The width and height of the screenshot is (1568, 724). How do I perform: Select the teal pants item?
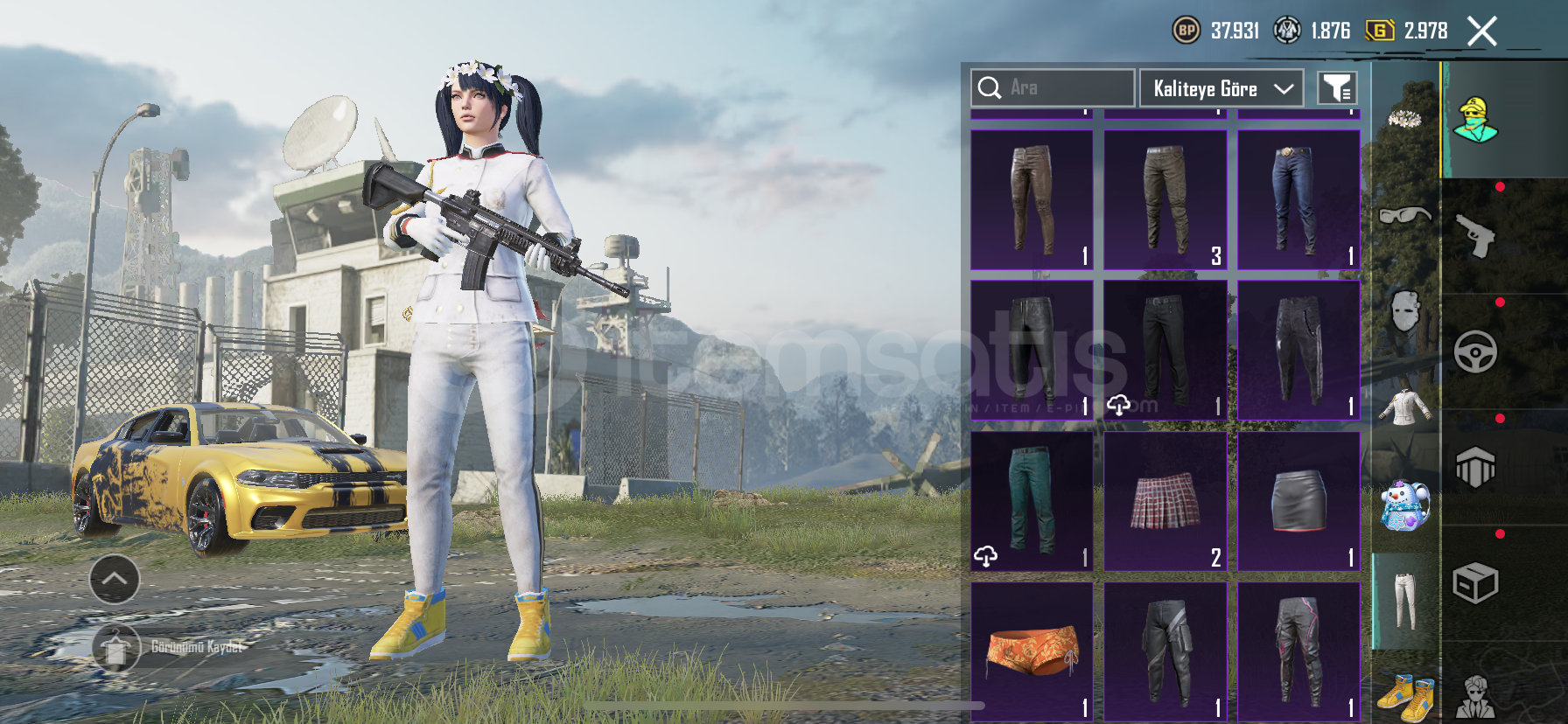point(1032,502)
